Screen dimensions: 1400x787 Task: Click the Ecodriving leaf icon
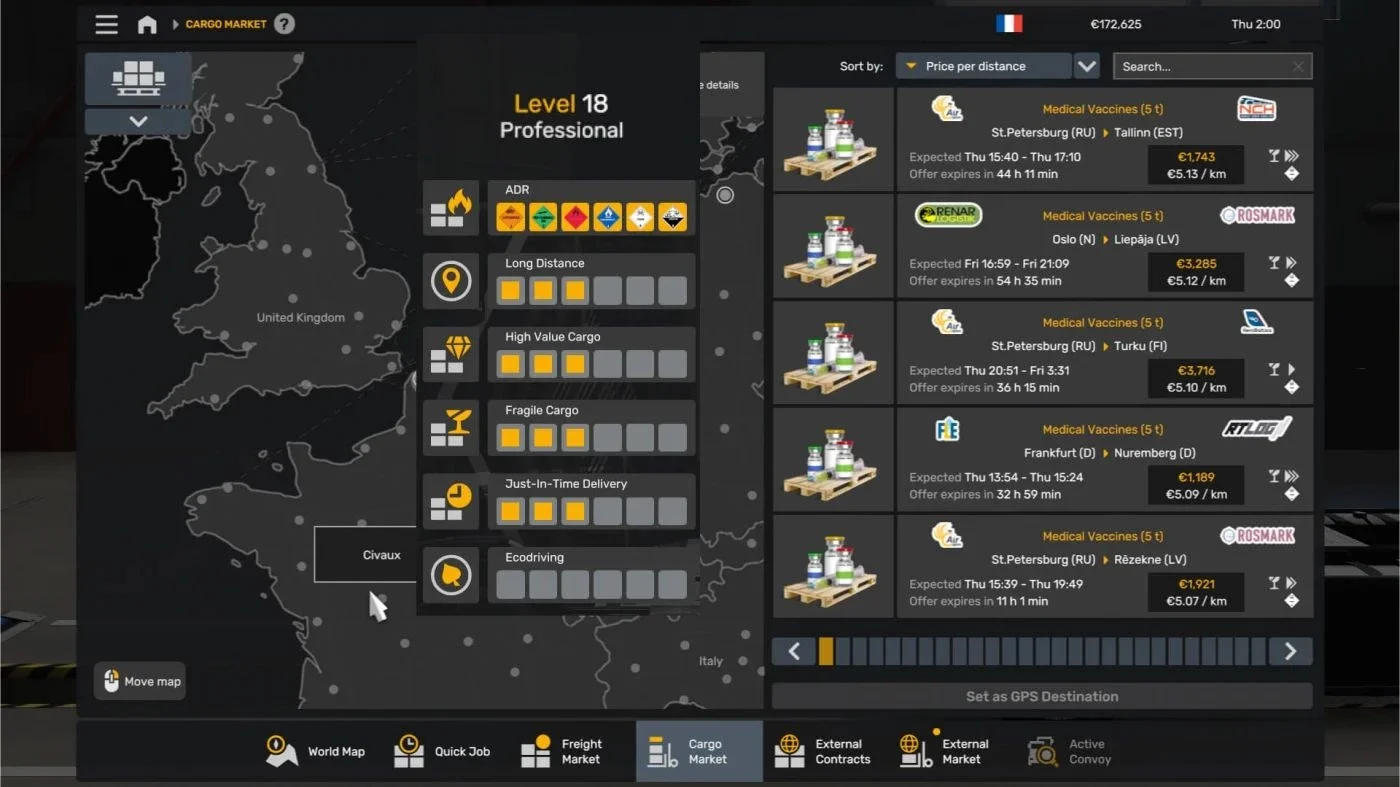(x=451, y=576)
